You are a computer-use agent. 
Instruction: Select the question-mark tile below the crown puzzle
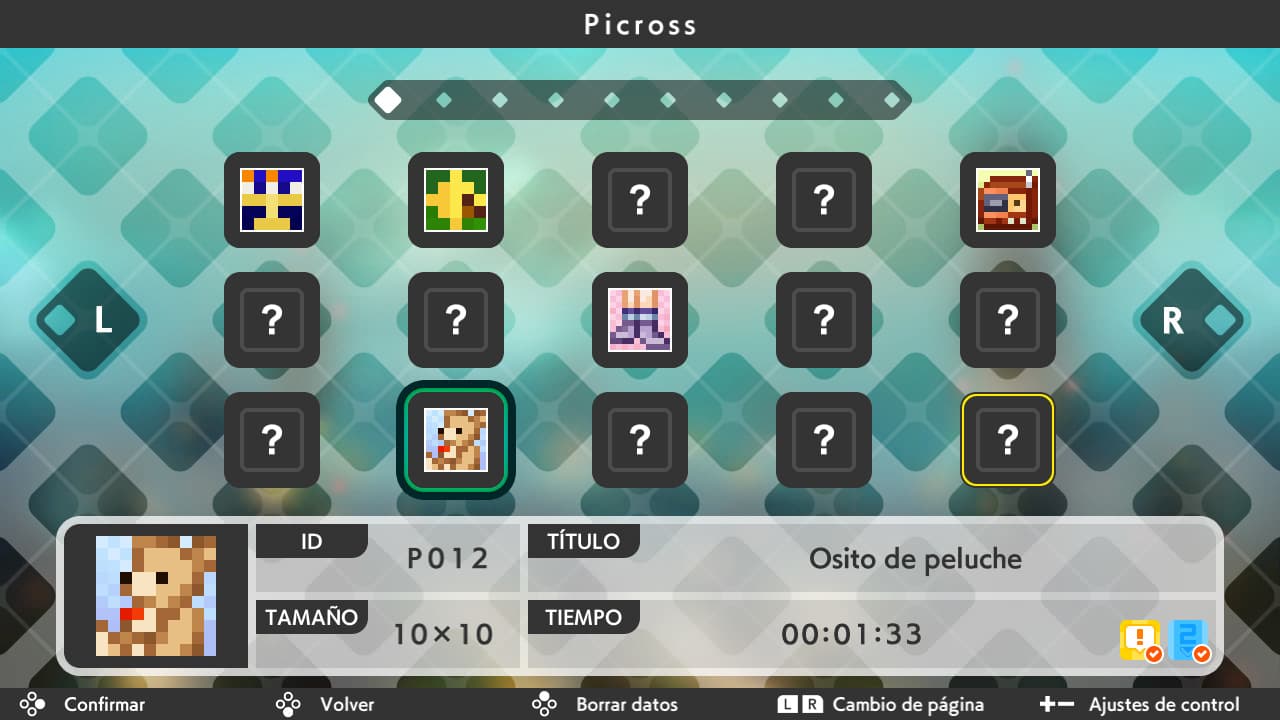tap(271, 321)
